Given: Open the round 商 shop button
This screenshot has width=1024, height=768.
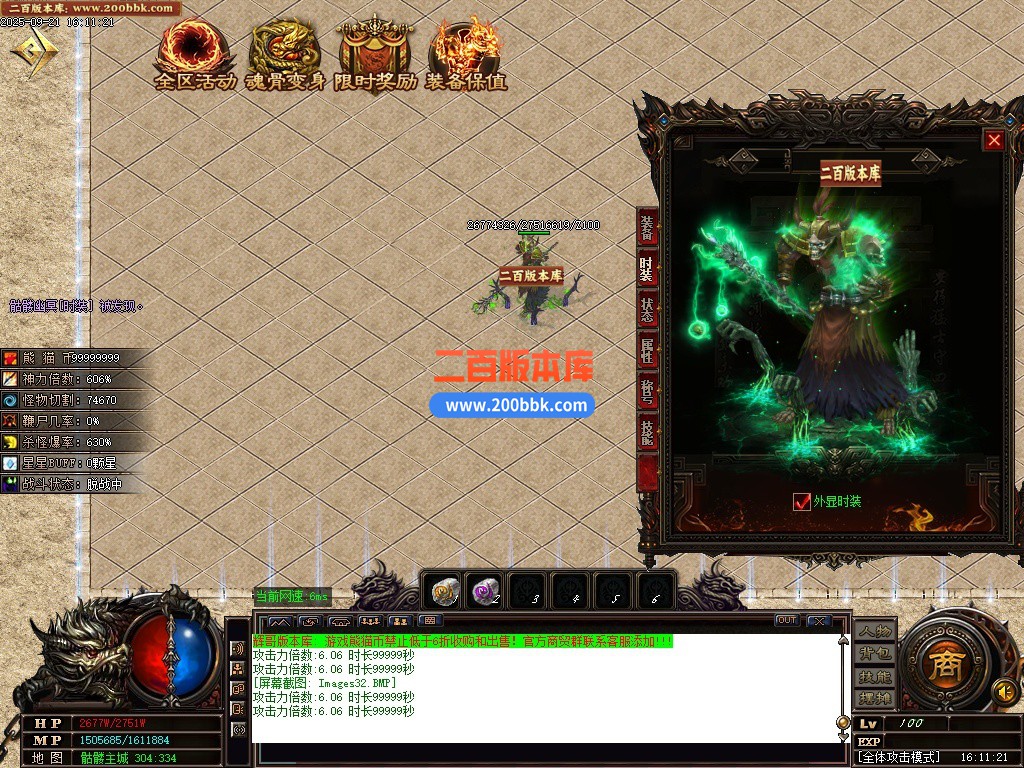Looking at the screenshot, I should point(943,665).
